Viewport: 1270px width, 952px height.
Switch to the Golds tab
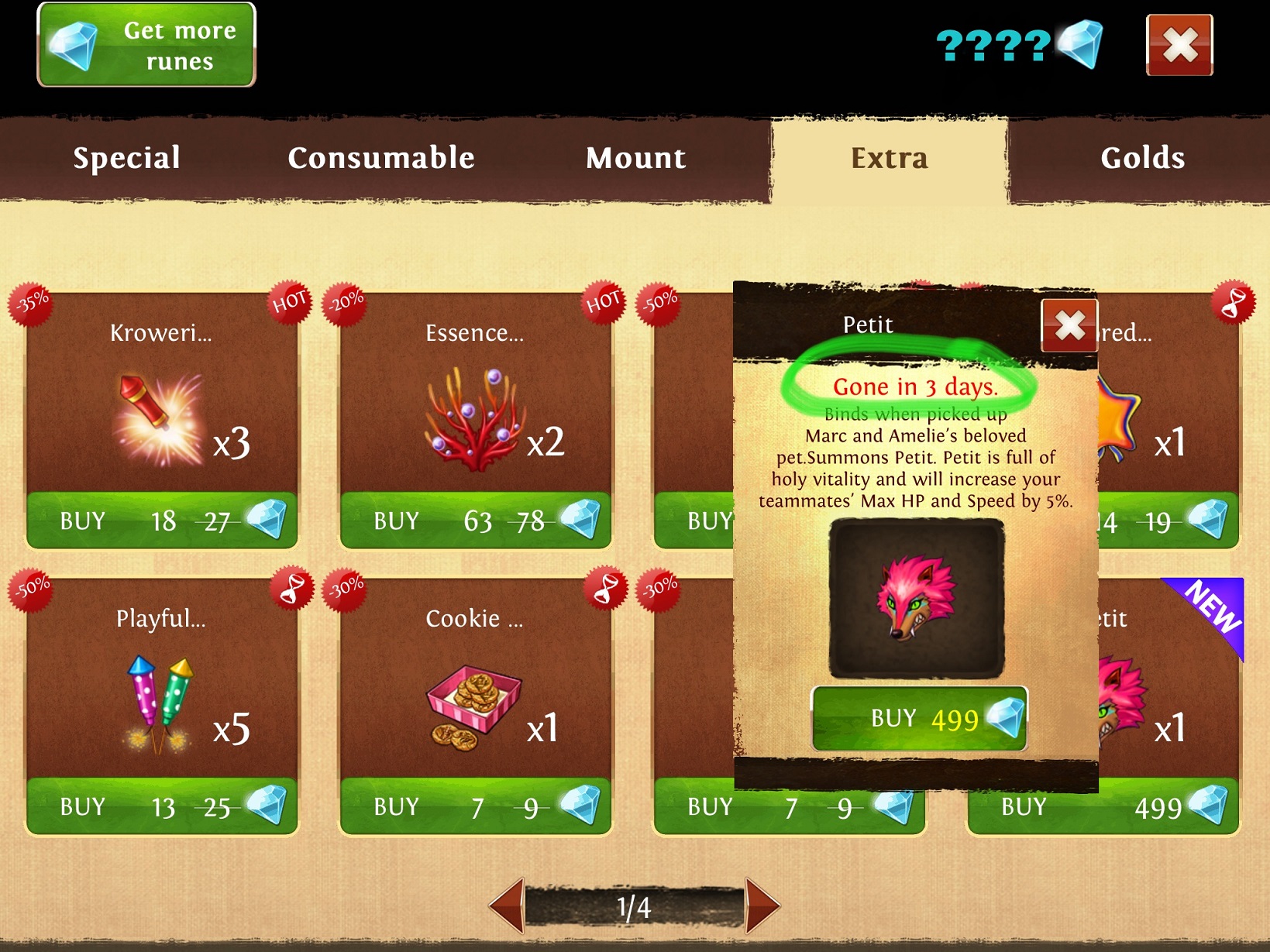pyautogui.click(x=1142, y=158)
